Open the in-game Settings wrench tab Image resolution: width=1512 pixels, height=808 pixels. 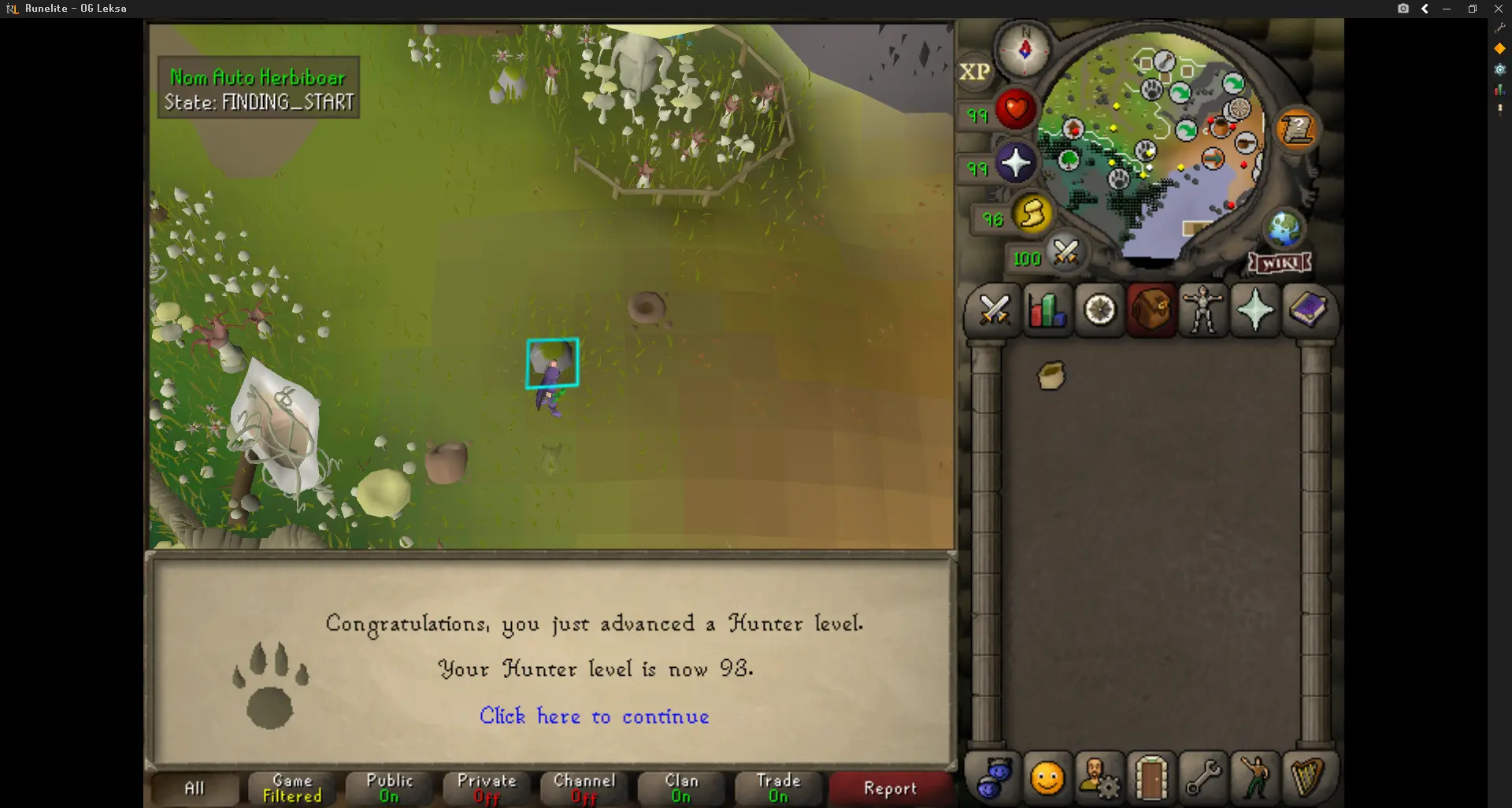pos(1205,777)
